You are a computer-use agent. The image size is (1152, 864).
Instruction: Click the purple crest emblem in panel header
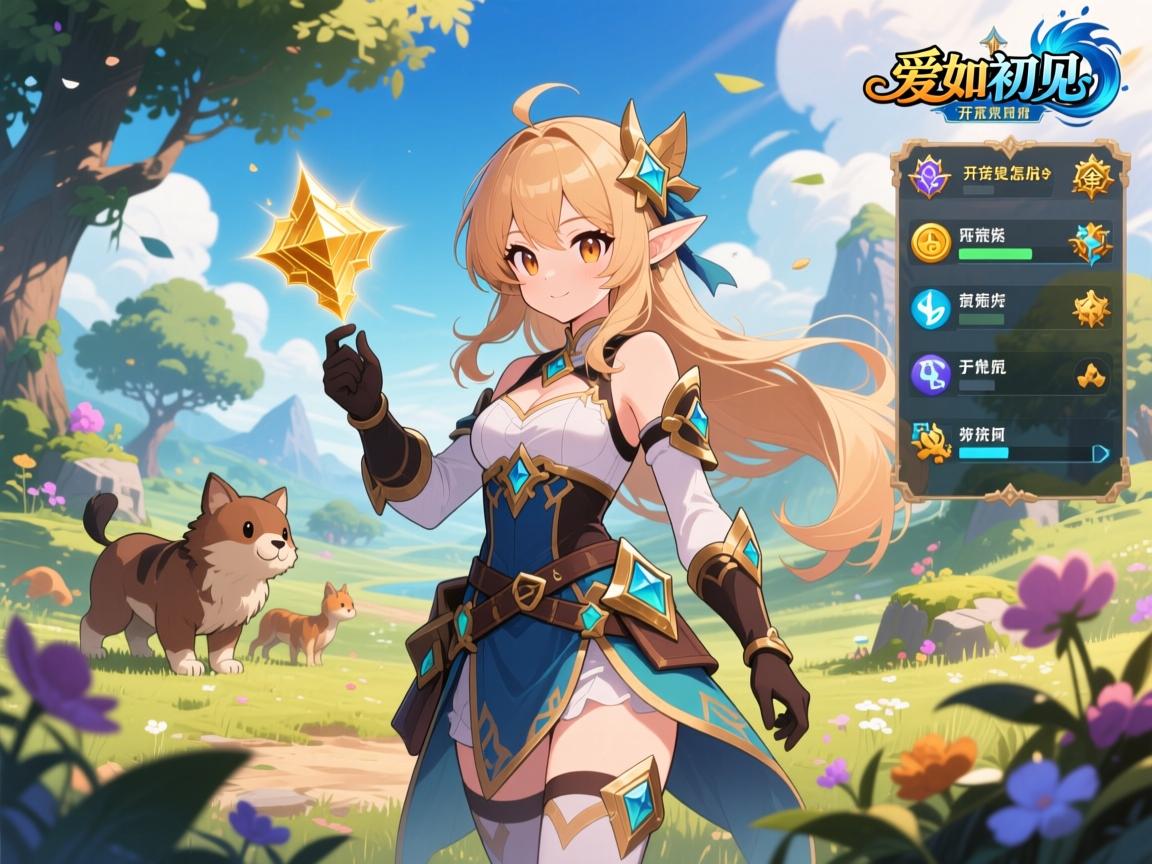[928, 177]
